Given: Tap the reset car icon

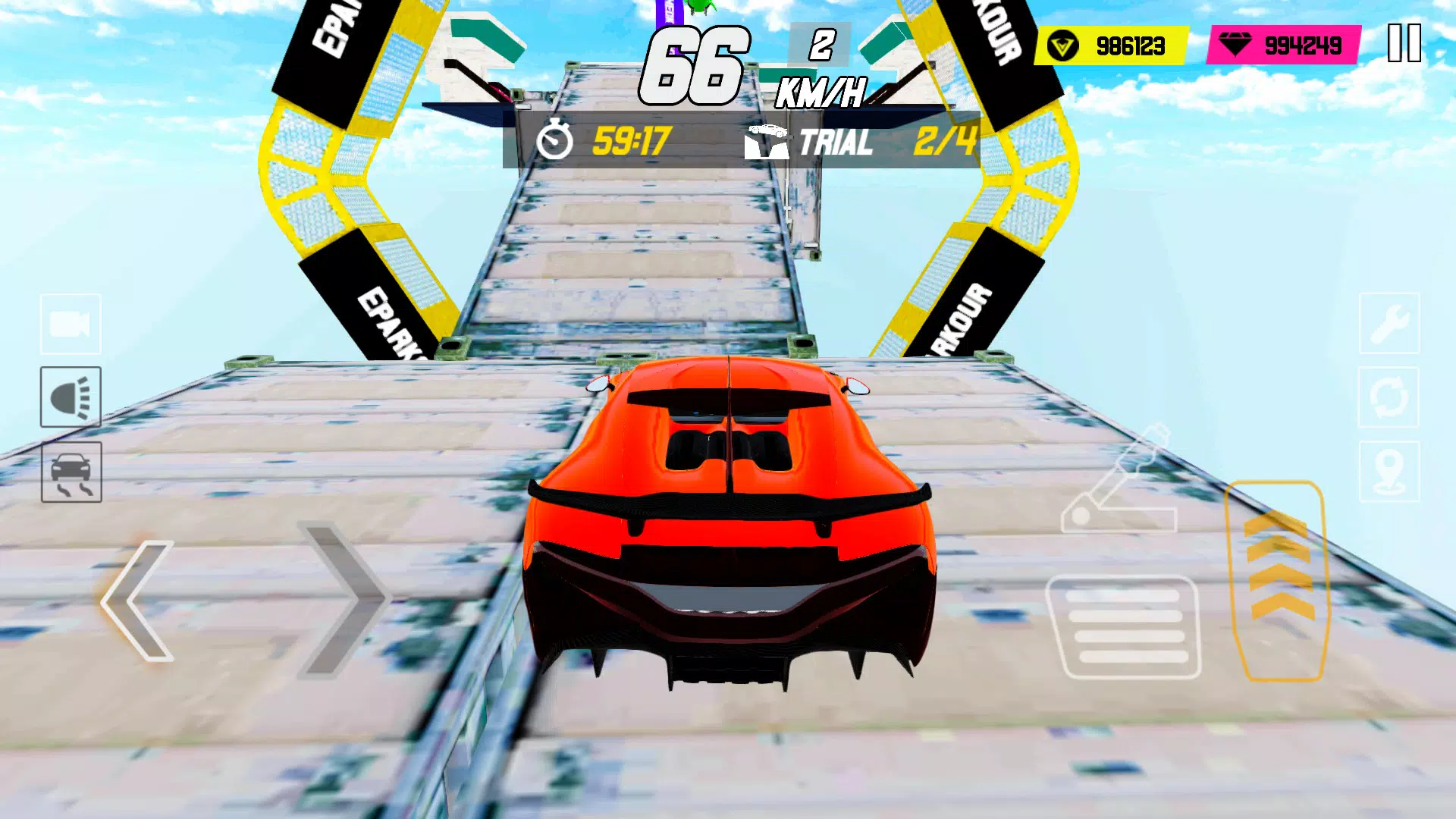Looking at the screenshot, I should (x=1389, y=397).
